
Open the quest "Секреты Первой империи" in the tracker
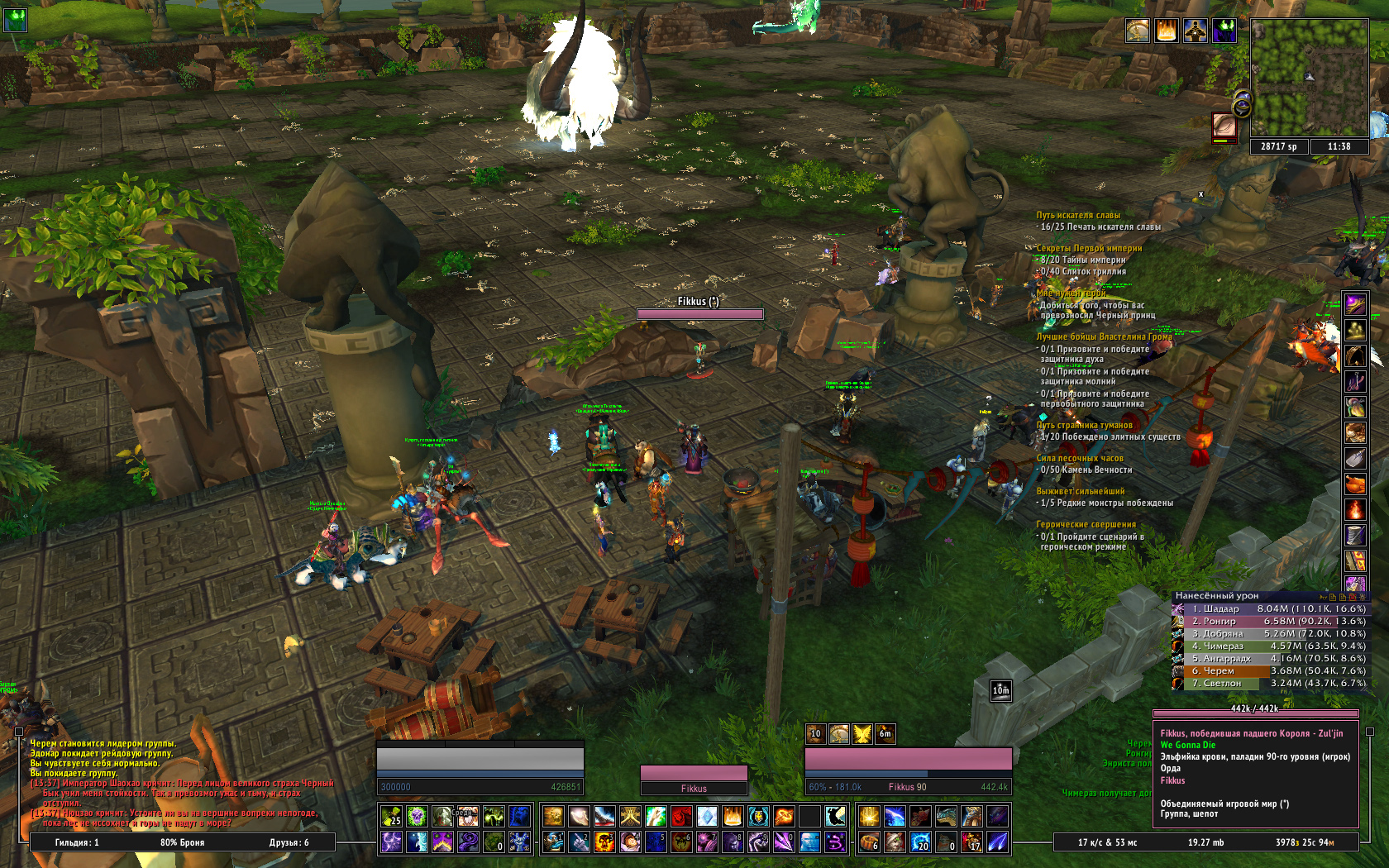tap(1089, 248)
